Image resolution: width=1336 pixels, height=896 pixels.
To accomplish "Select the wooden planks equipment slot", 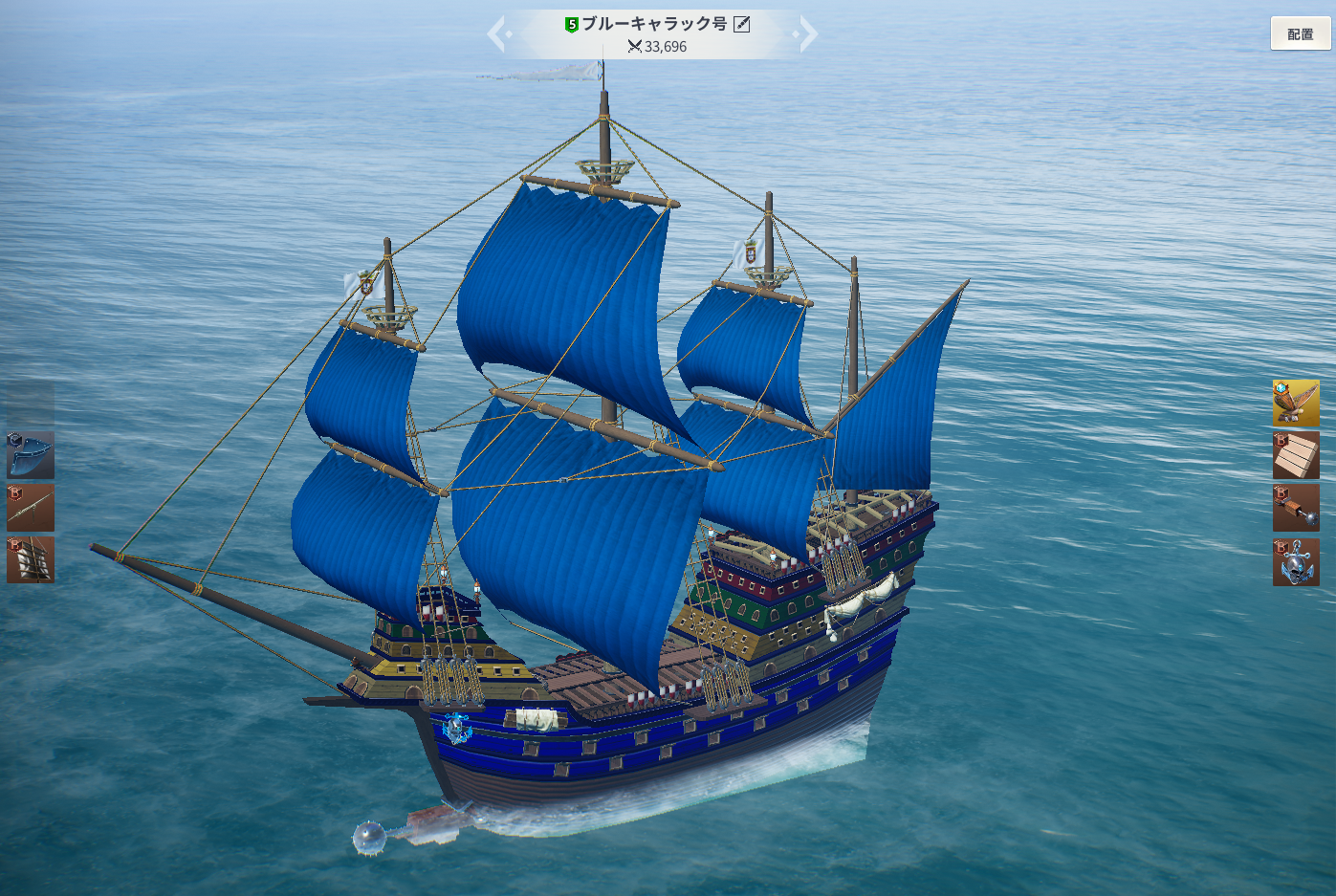I will click(x=1296, y=455).
